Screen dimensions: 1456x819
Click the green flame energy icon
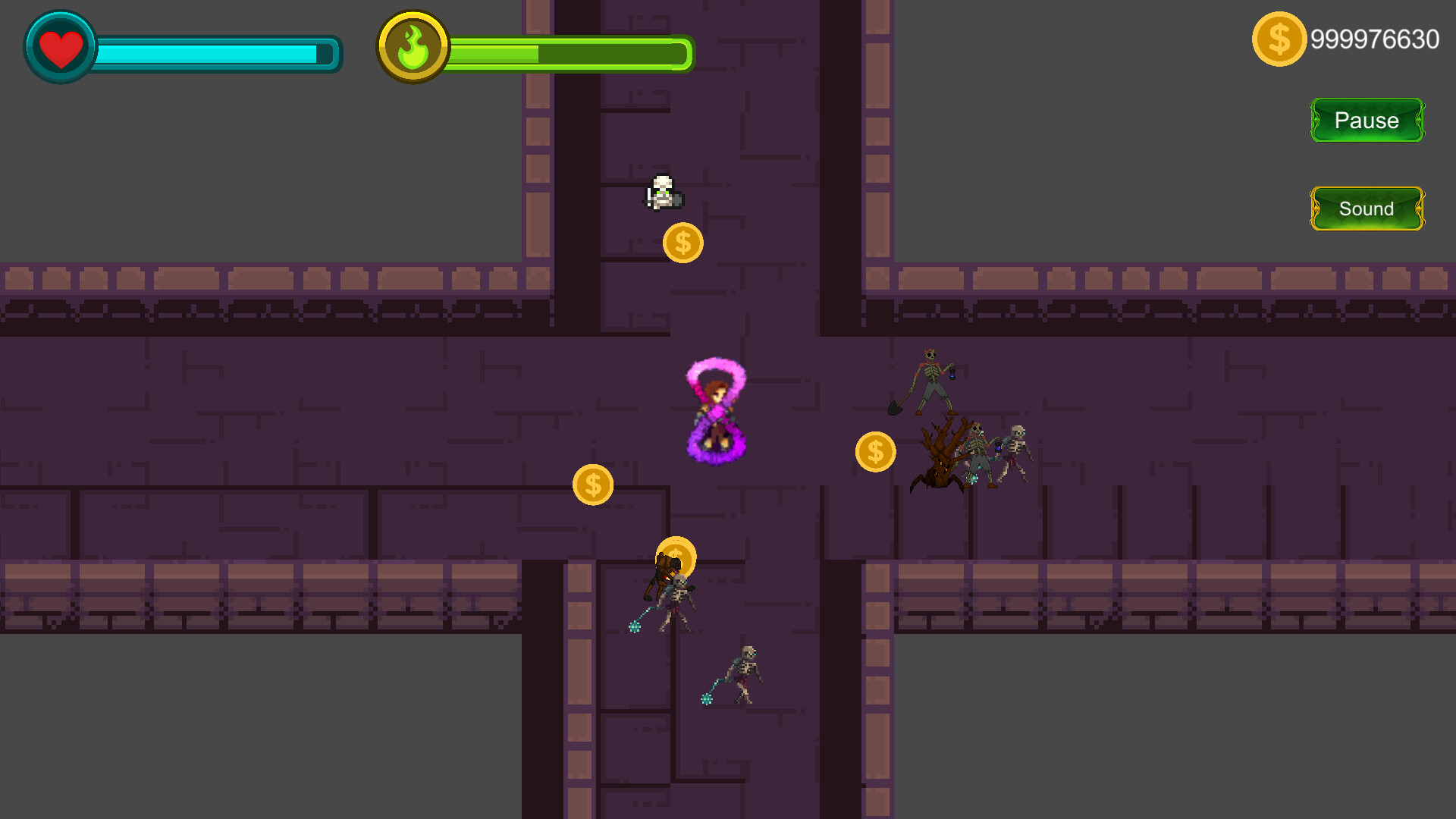tap(413, 45)
